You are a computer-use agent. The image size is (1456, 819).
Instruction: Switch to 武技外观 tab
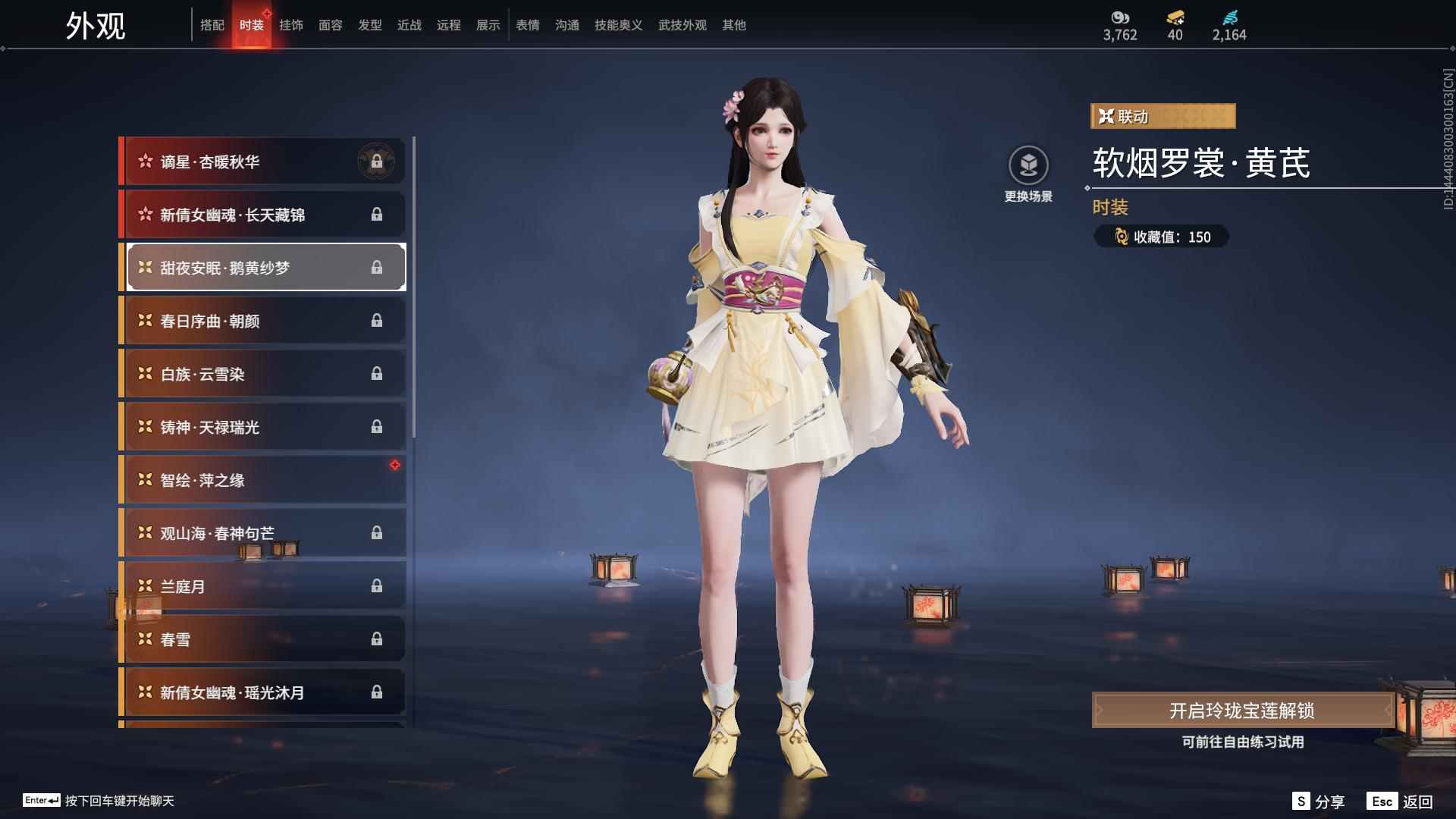pyautogui.click(x=682, y=25)
